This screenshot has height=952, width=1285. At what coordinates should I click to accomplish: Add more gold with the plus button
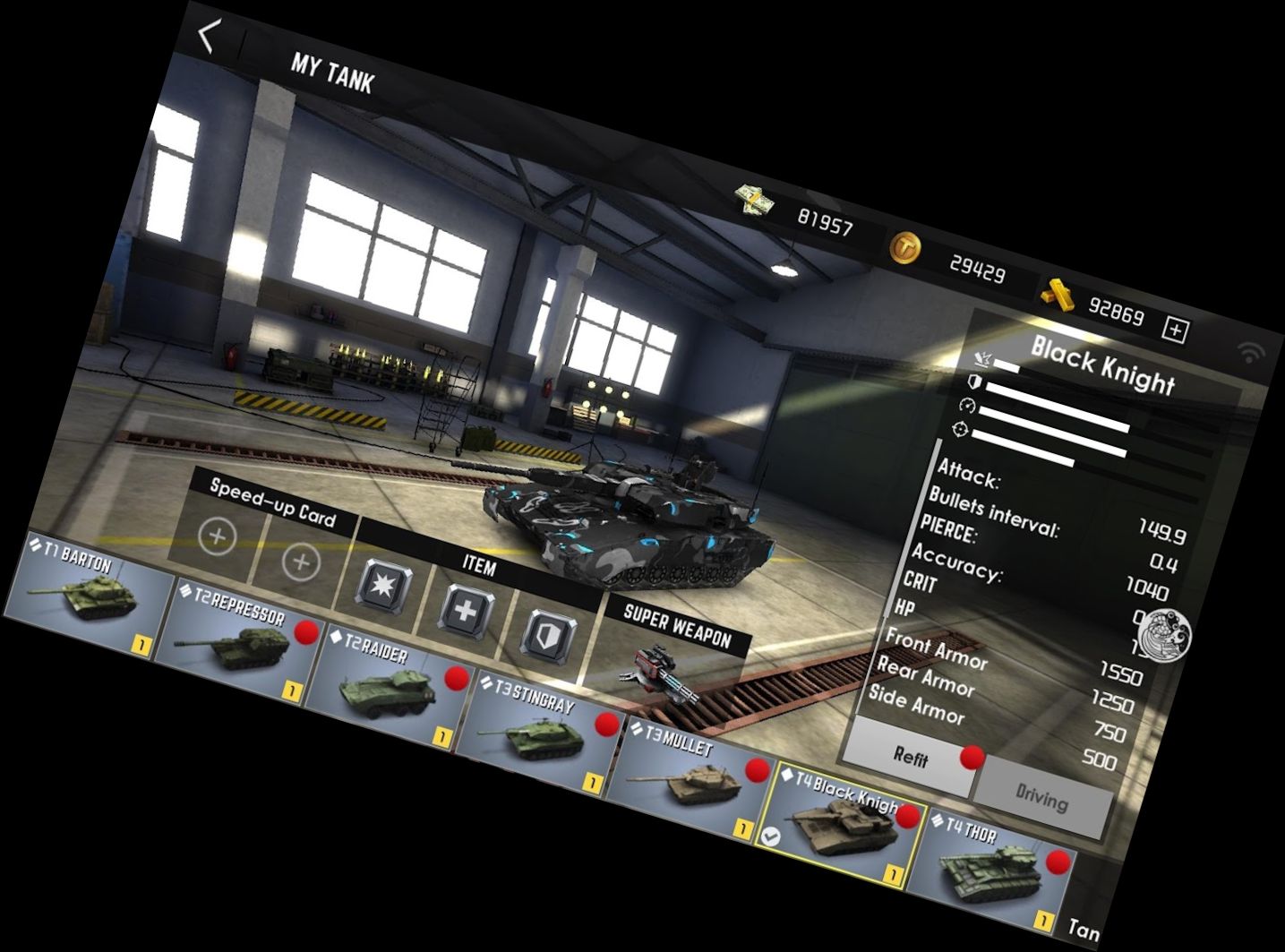point(1175,330)
